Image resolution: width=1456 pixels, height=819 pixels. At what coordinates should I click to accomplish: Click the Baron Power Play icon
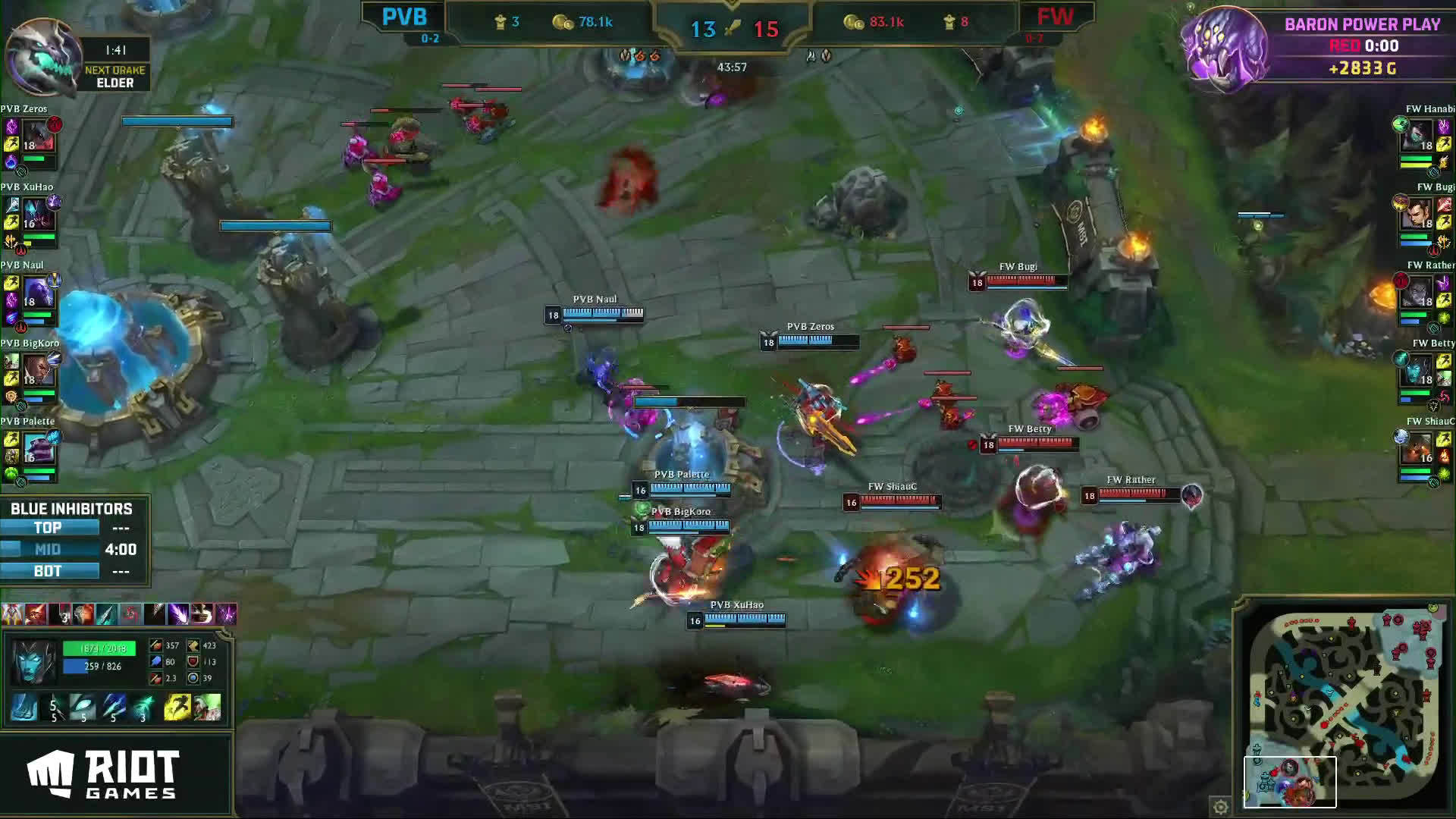[x=1225, y=49]
